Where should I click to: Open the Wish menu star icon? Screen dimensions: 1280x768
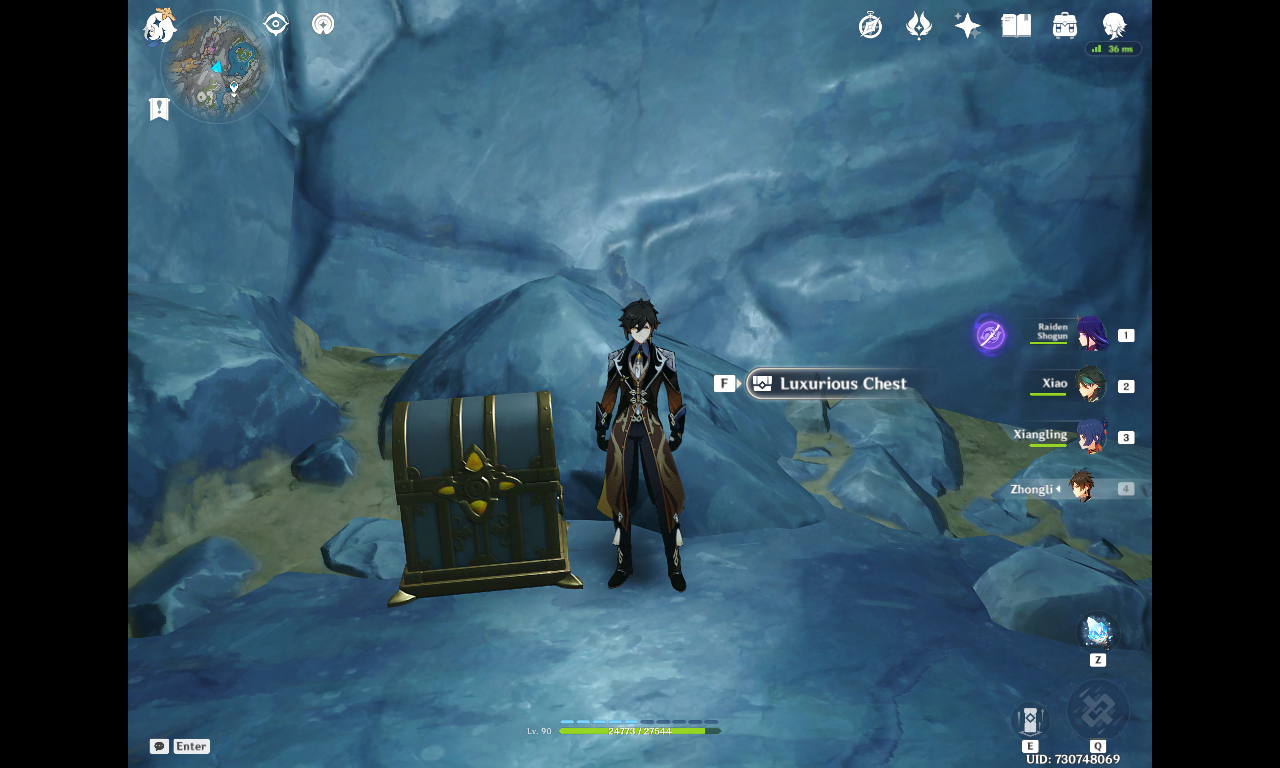pos(965,25)
